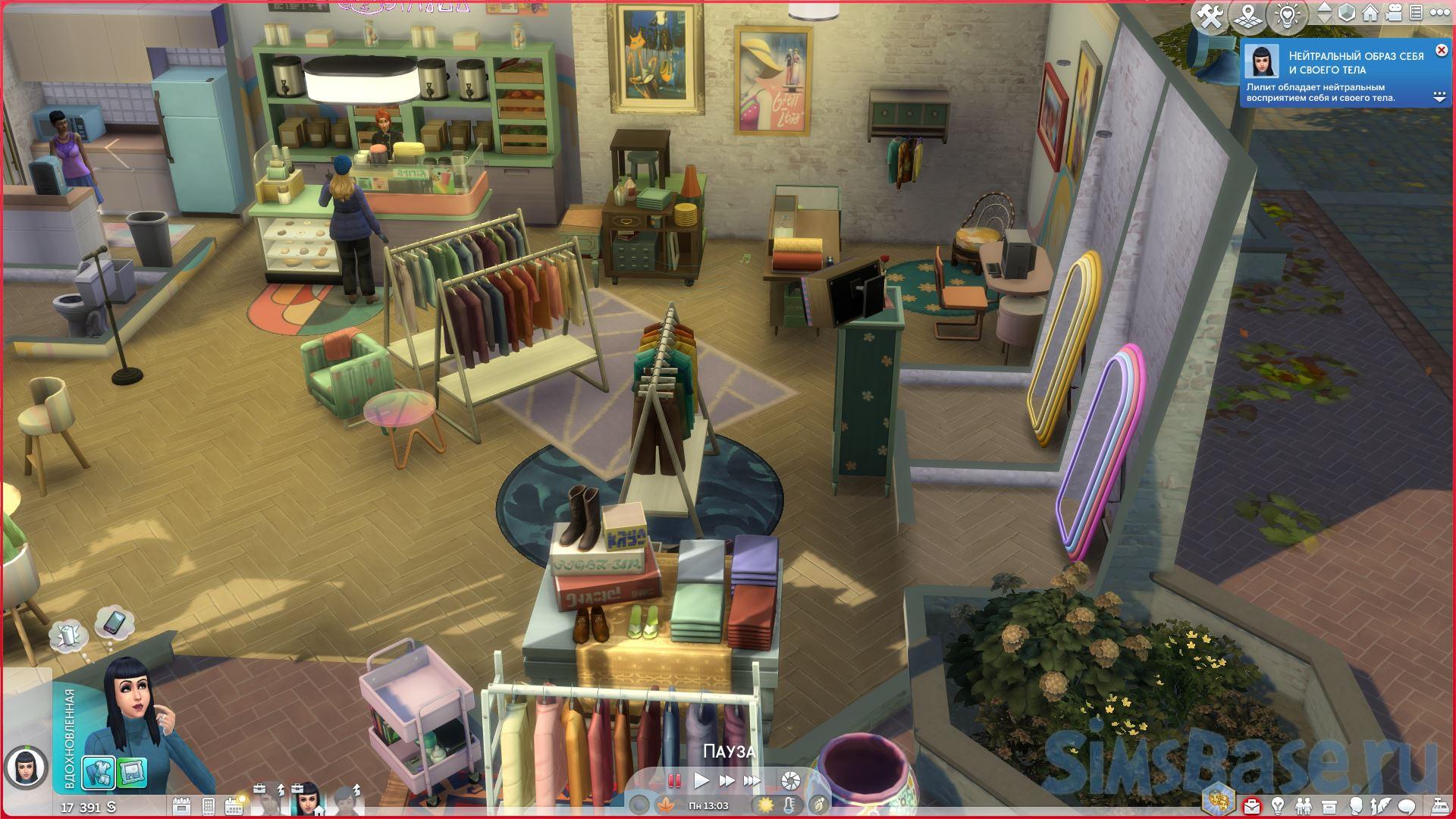Open the phone from the bottom bar
Screen dimensions: 1456x819
click(x=209, y=805)
